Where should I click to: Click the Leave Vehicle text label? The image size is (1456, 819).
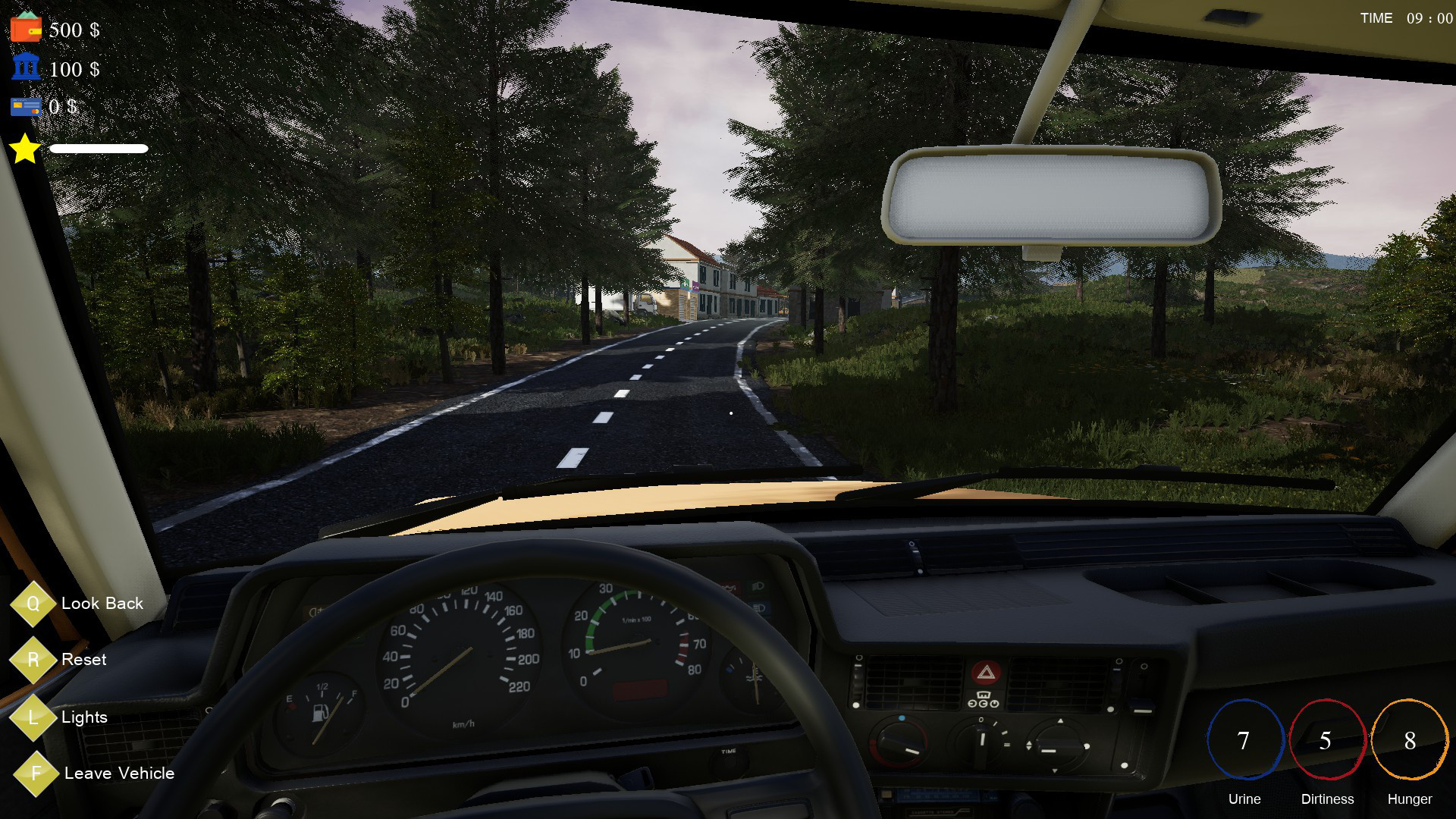119,773
